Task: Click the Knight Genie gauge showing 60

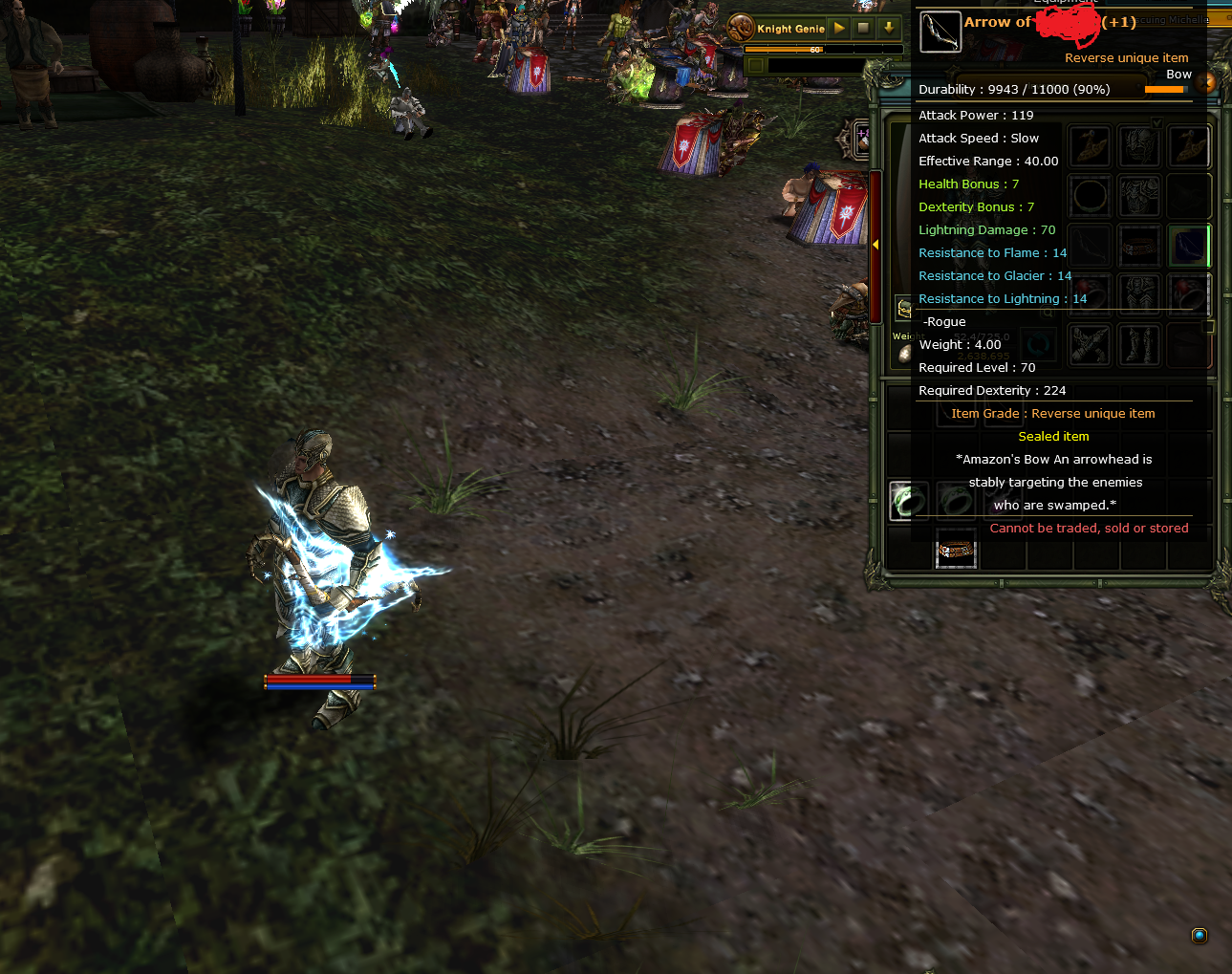Action: [x=814, y=50]
